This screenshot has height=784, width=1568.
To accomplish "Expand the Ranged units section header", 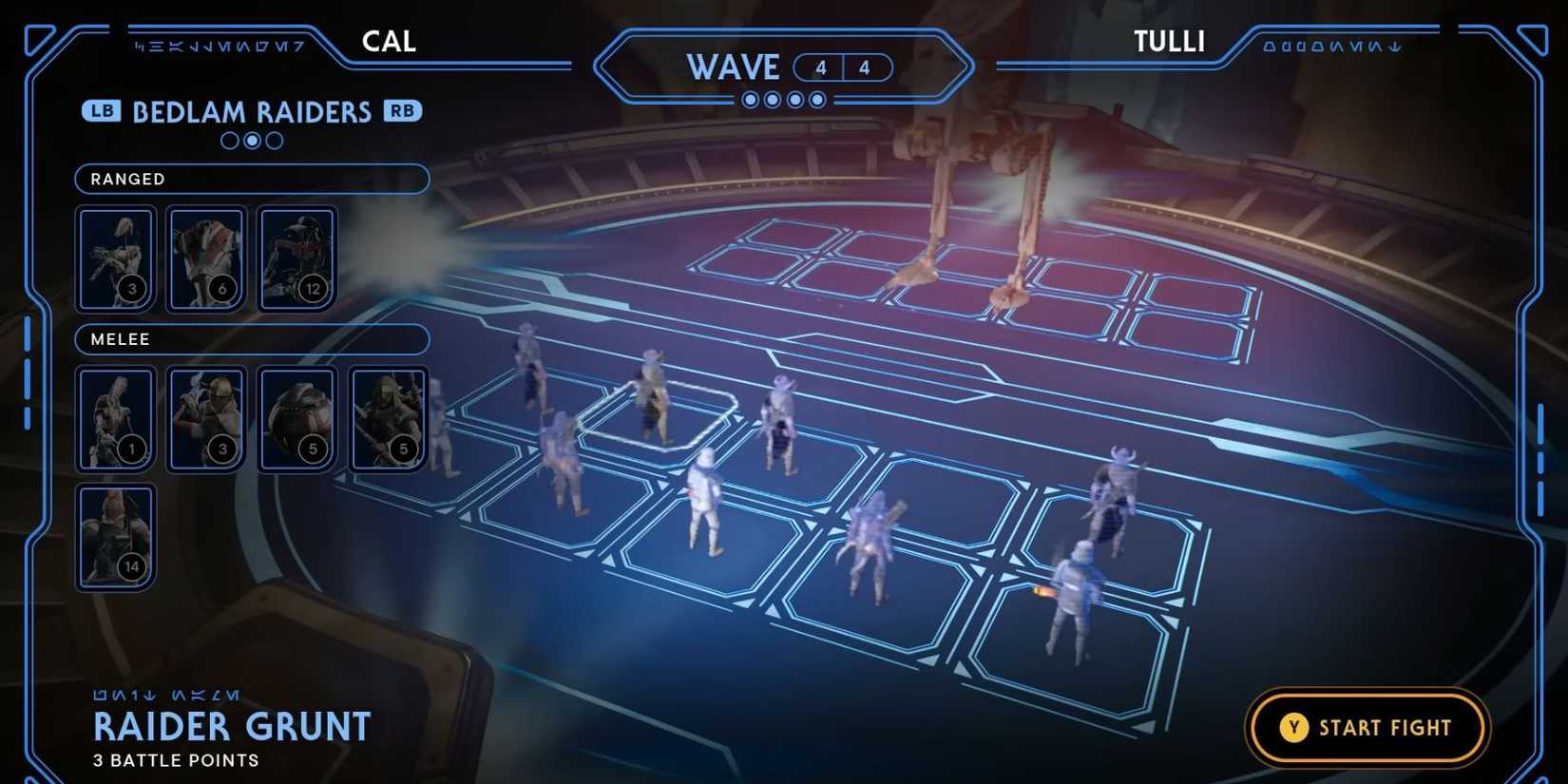I will 252,179.
